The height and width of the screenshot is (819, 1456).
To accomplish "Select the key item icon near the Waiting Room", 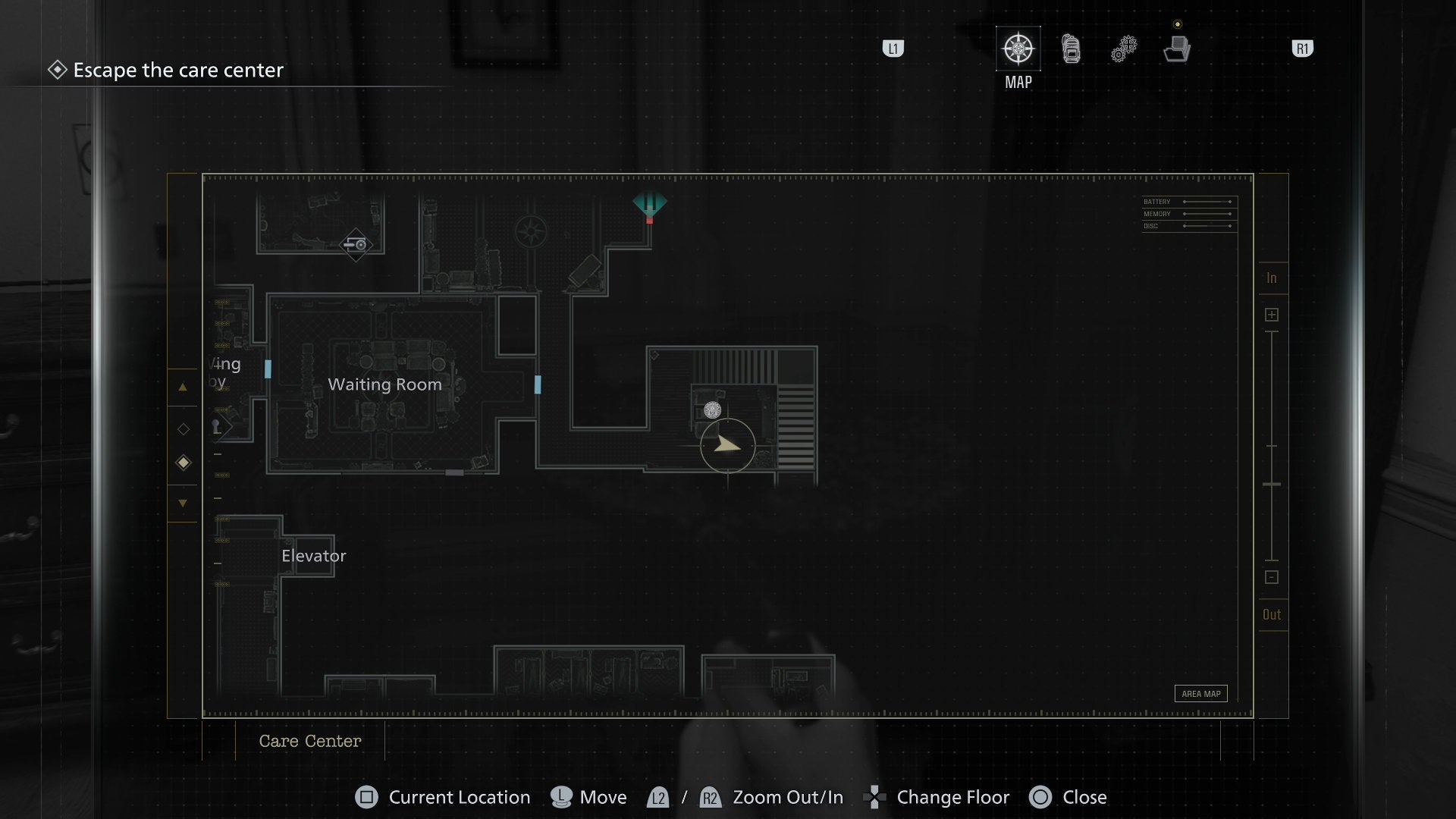I will (x=217, y=427).
